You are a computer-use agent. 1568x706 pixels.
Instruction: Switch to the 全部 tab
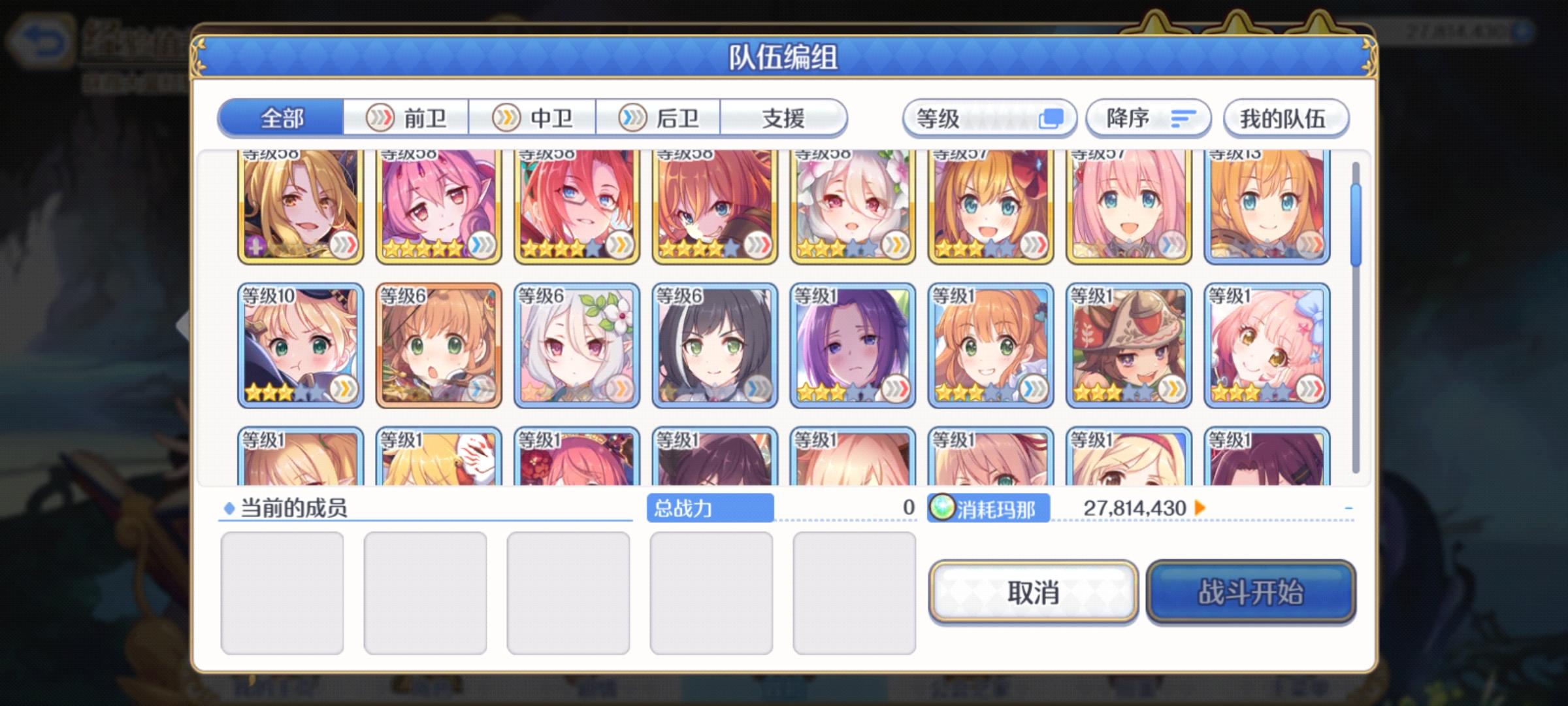[282, 119]
